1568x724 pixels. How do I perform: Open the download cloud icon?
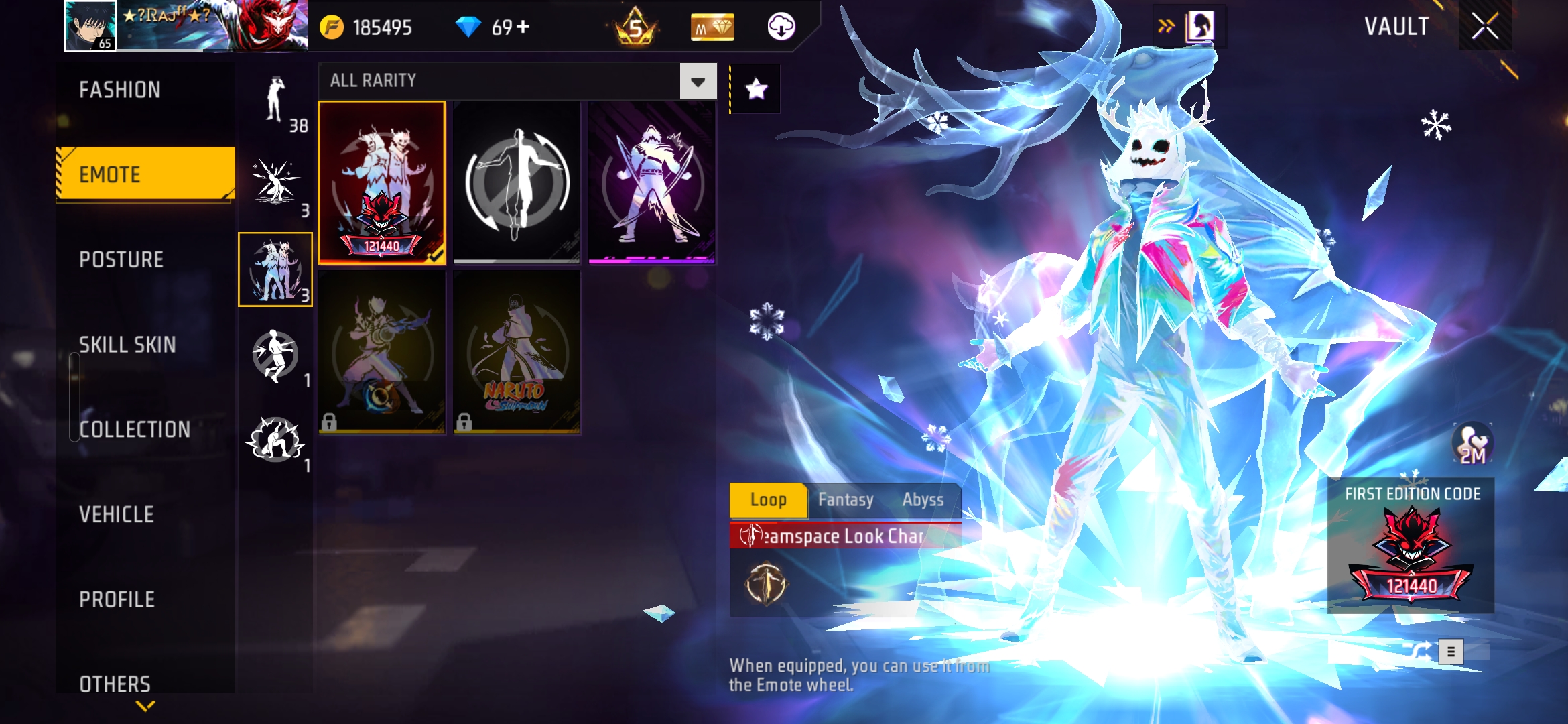(781, 27)
